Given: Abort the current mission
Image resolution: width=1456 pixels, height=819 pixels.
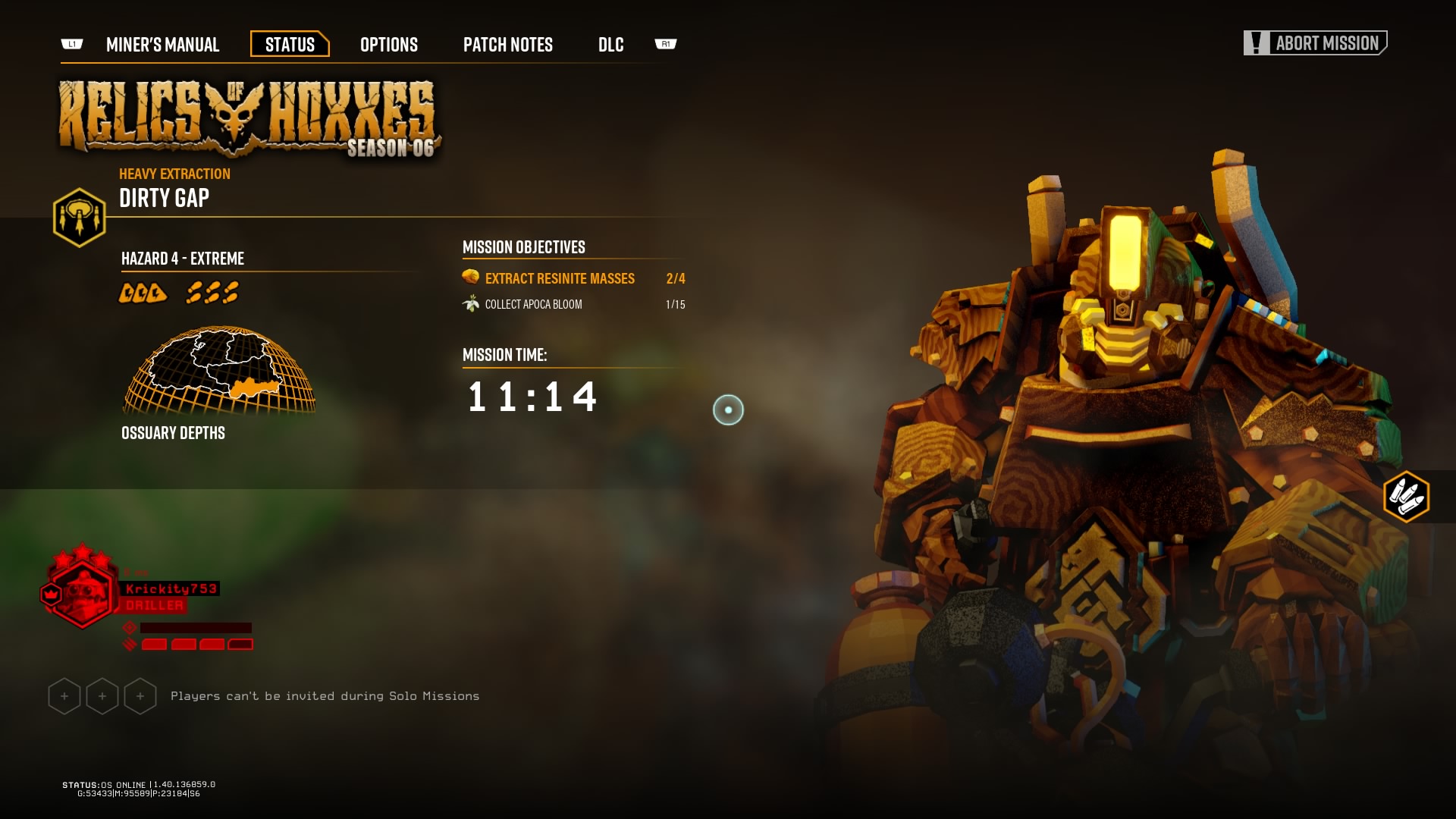Looking at the screenshot, I should [1315, 43].
